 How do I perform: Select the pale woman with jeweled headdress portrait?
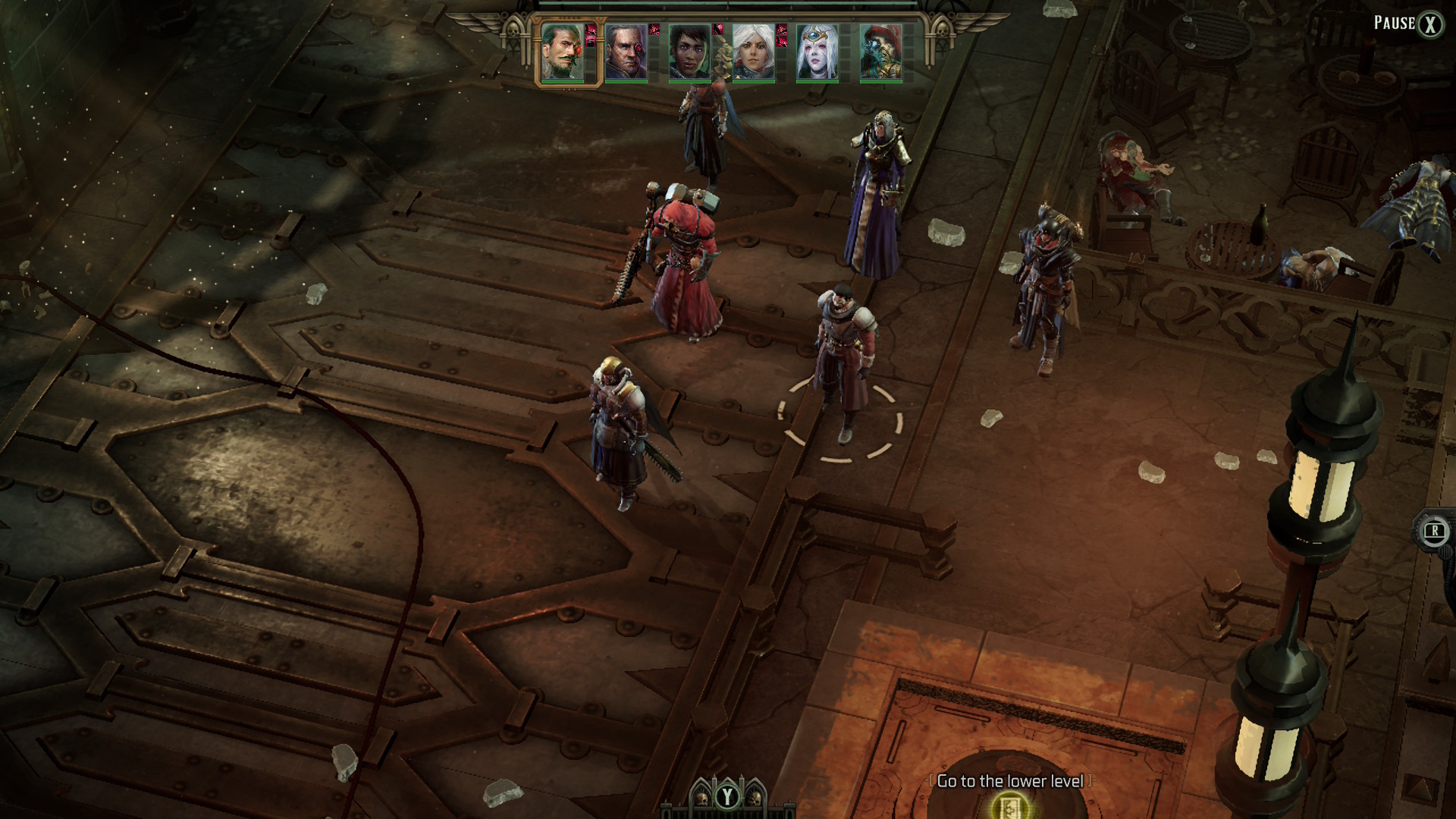click(817, 52)
